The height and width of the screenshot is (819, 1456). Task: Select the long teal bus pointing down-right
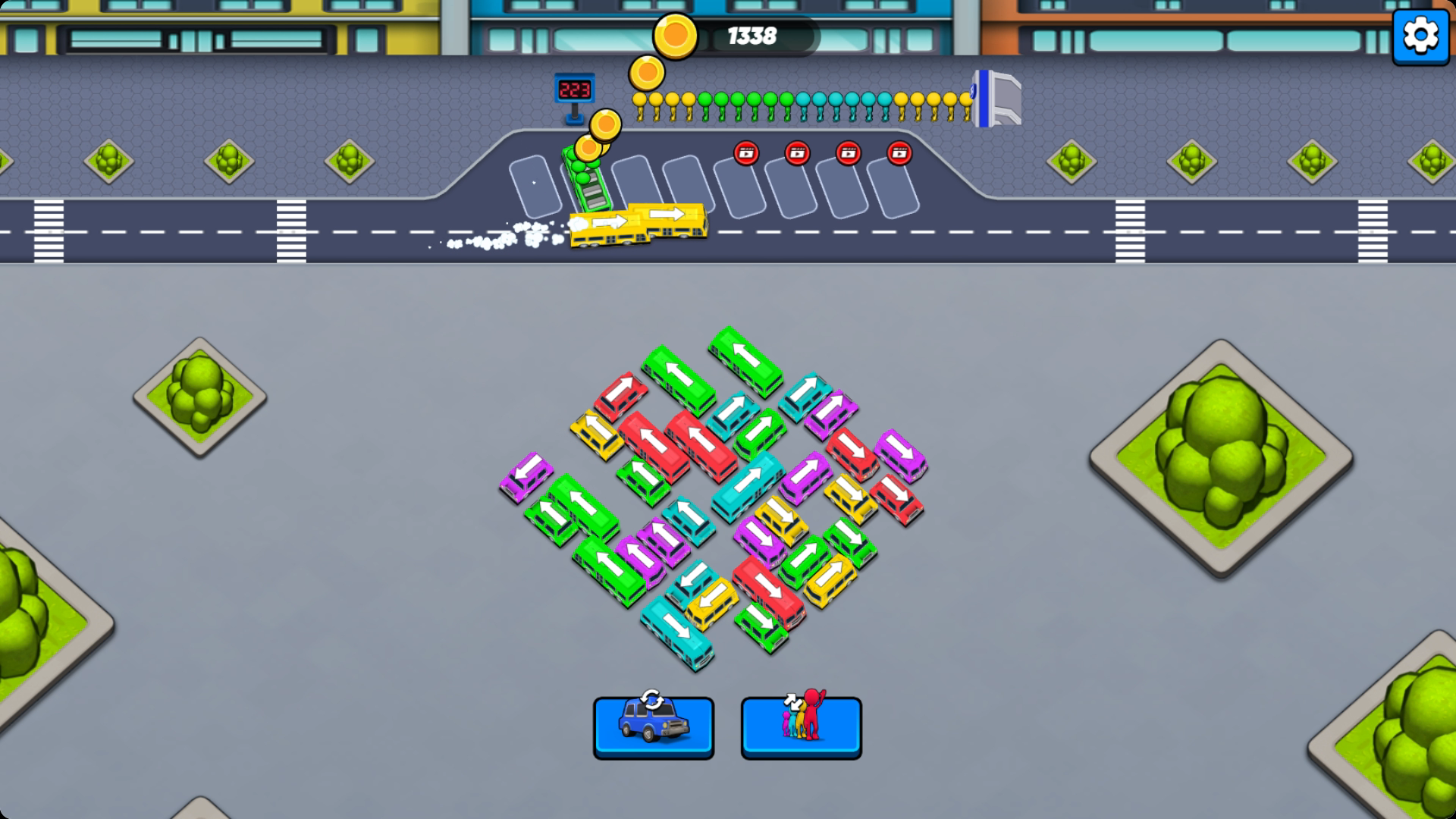tap(676, 632)
